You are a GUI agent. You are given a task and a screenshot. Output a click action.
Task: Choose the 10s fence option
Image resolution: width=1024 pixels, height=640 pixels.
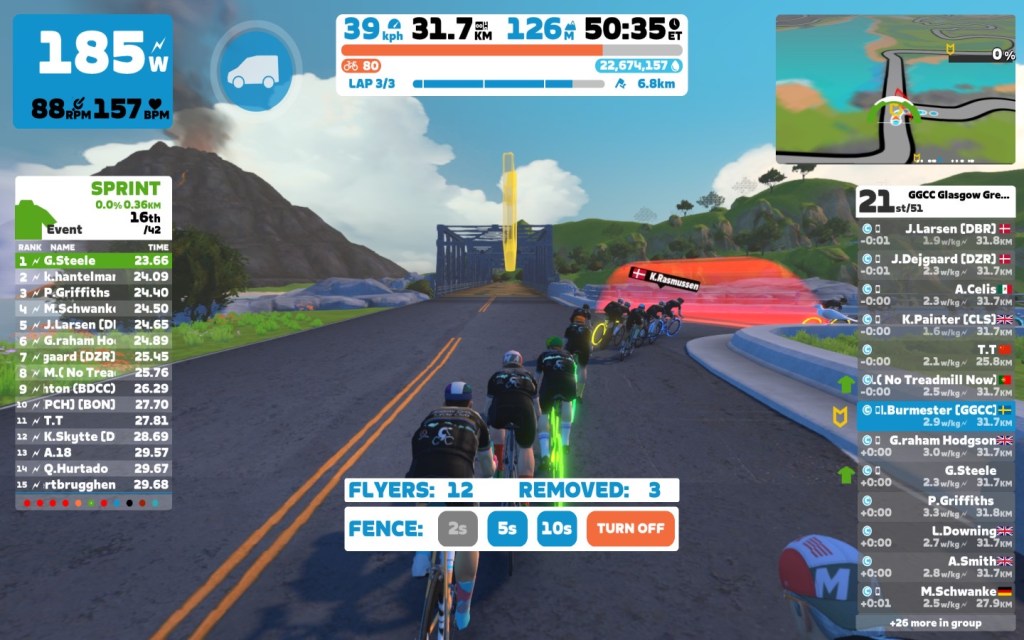click(556, 528)
